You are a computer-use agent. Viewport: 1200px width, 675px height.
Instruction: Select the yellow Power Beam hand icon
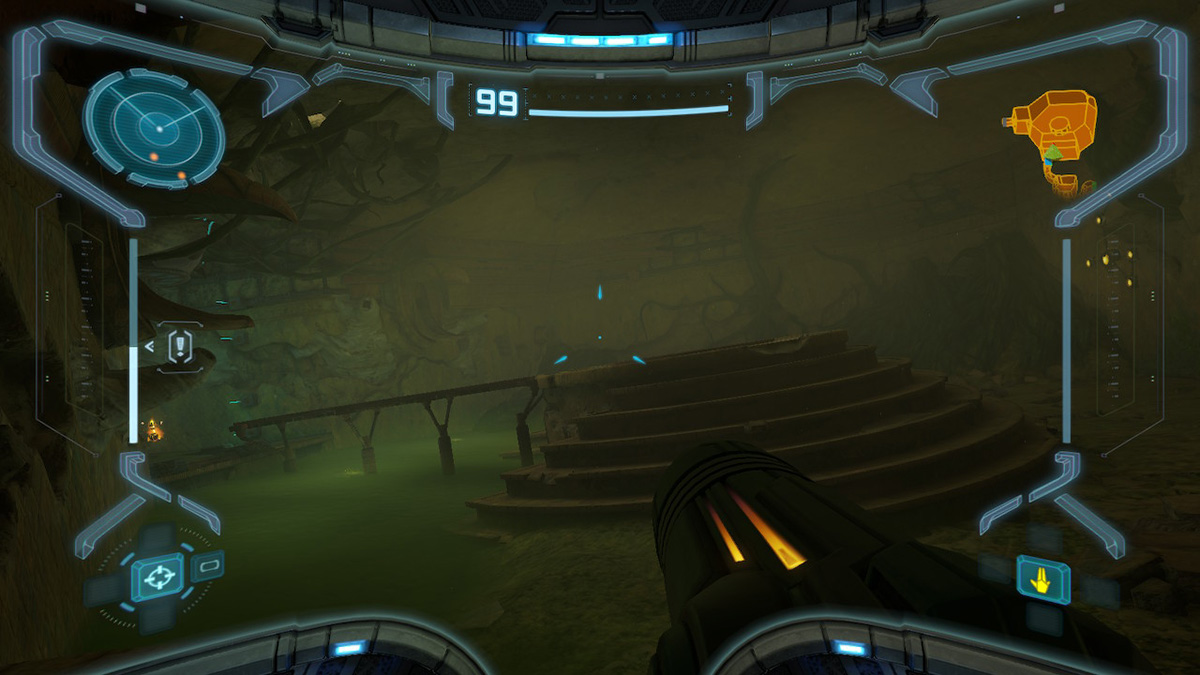[1043, 578]
